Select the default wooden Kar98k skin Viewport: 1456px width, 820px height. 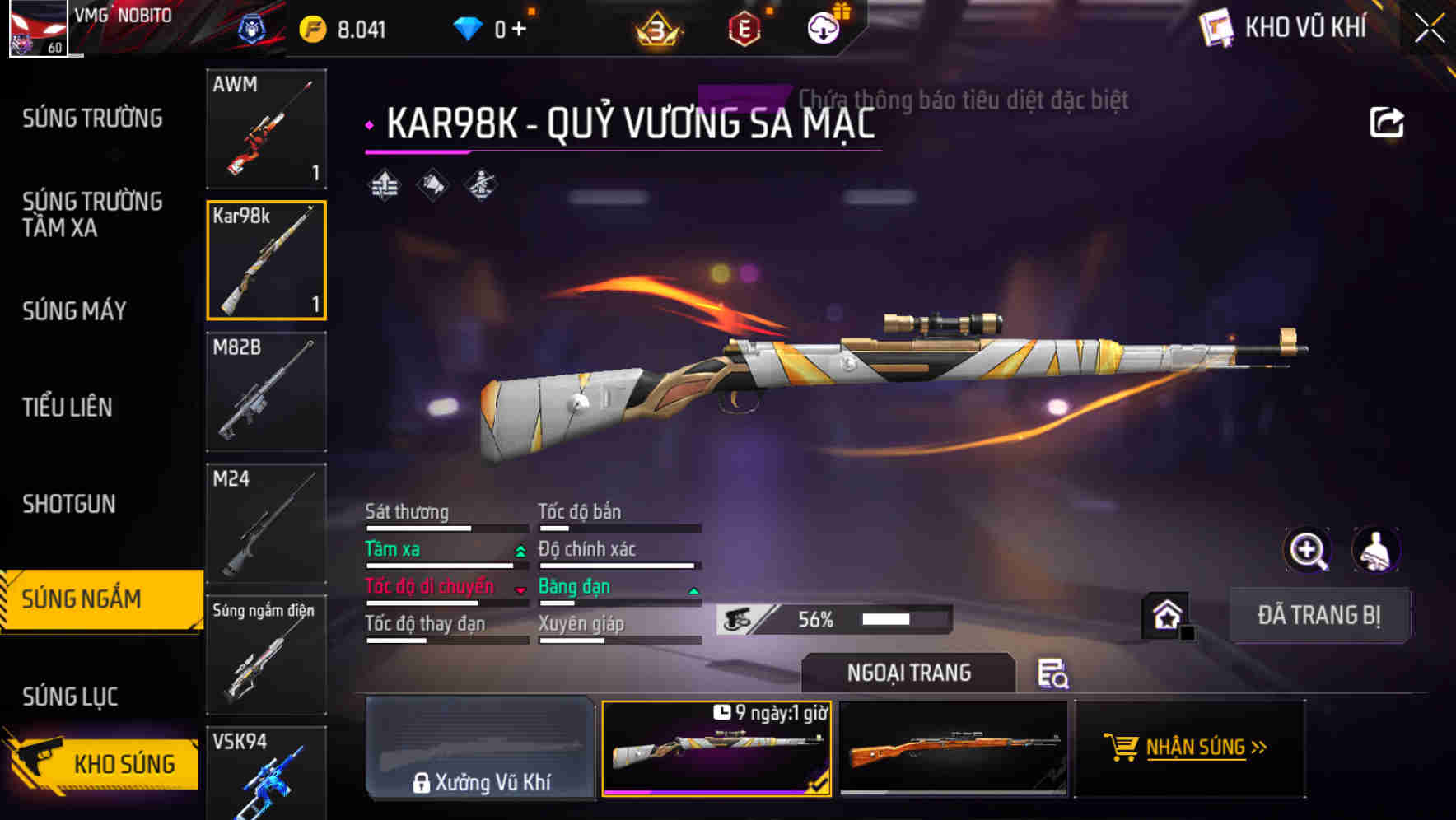point(957,750)
